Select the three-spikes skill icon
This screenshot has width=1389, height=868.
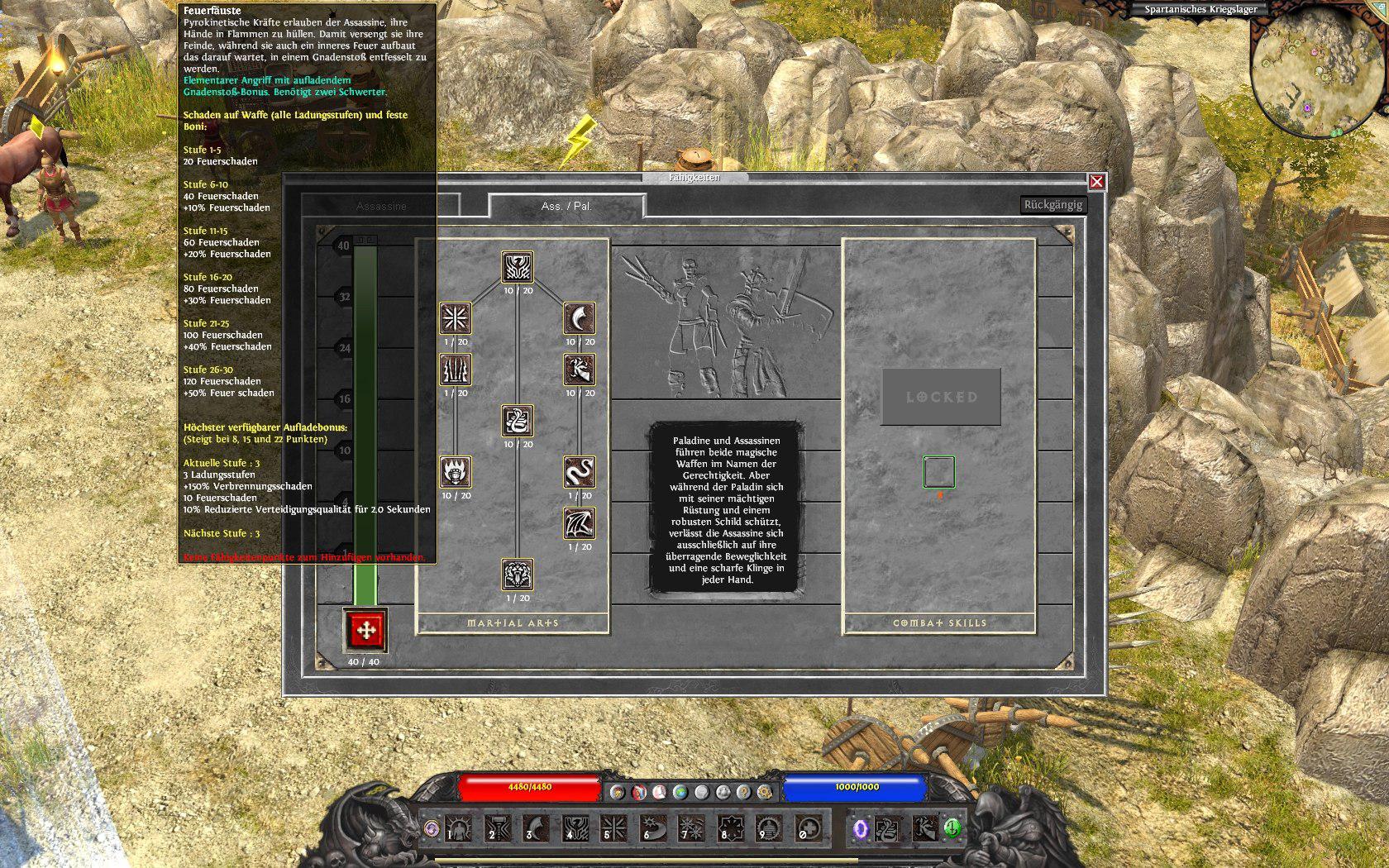tap(456, 370)
